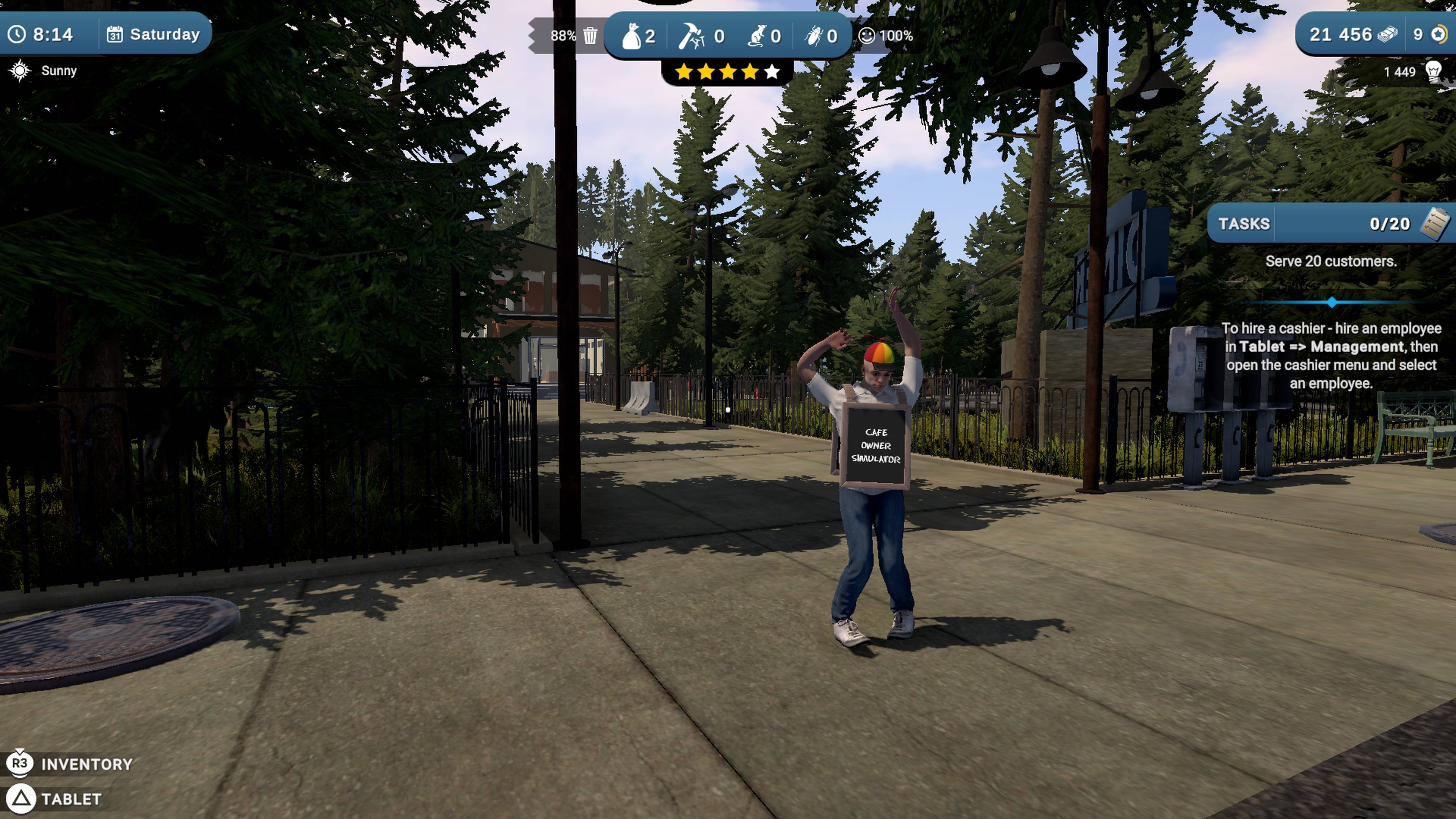Click the task progress slider marker

(1332, 302)
